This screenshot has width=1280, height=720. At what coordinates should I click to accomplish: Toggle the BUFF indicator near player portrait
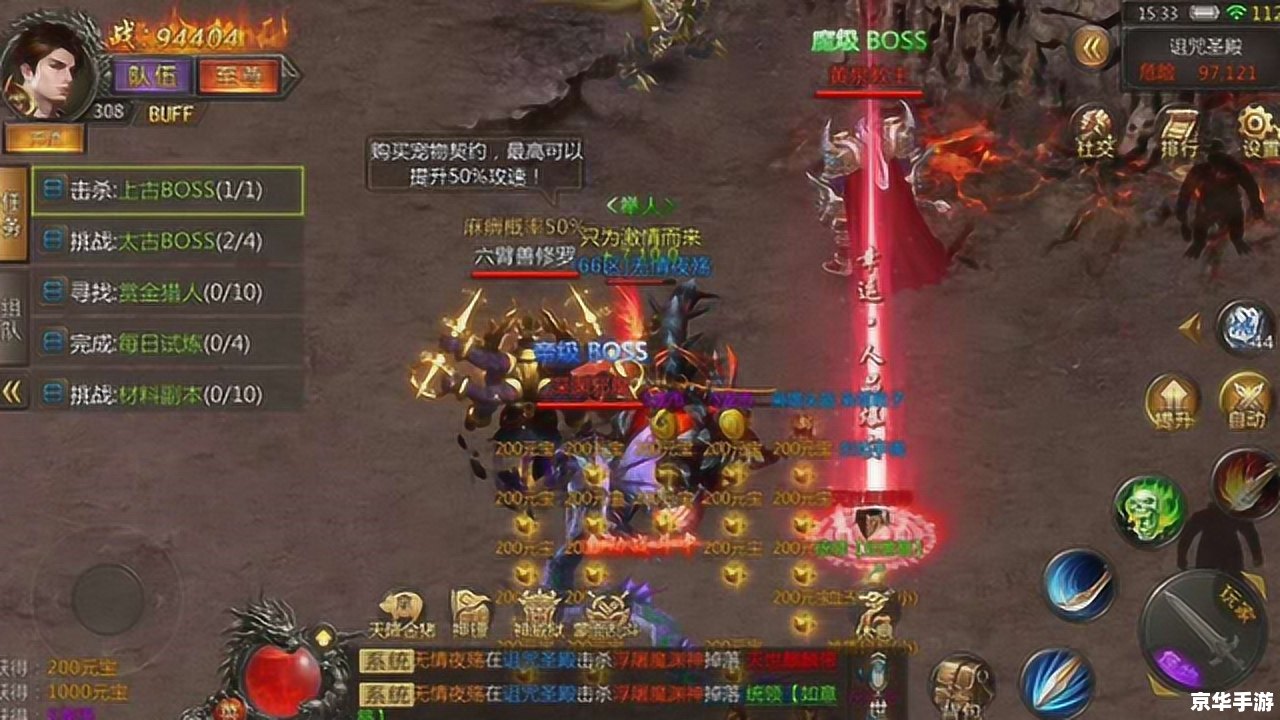pos(170,113)
